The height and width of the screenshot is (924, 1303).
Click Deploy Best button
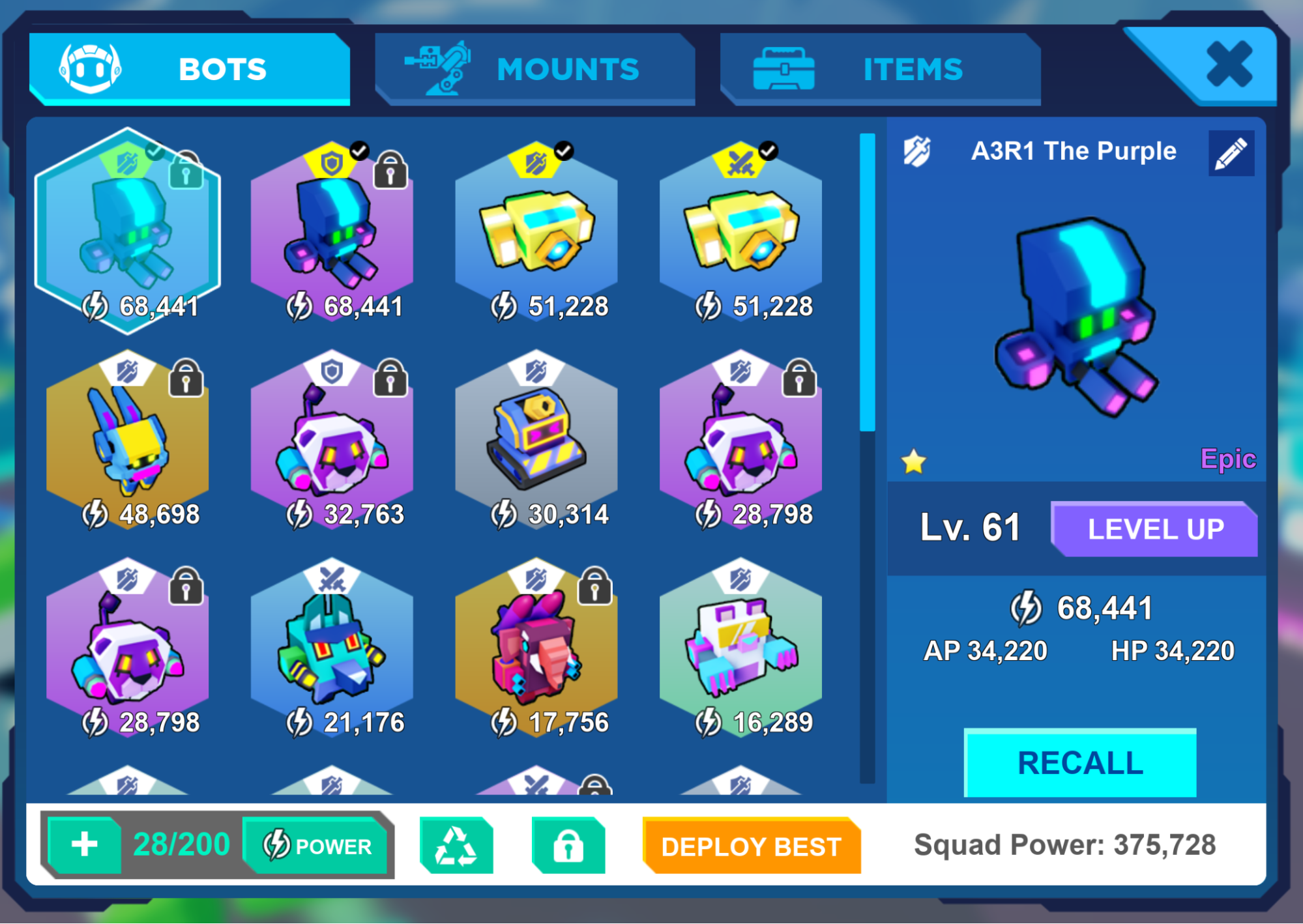pyautogui.click(x=751, y=846)
